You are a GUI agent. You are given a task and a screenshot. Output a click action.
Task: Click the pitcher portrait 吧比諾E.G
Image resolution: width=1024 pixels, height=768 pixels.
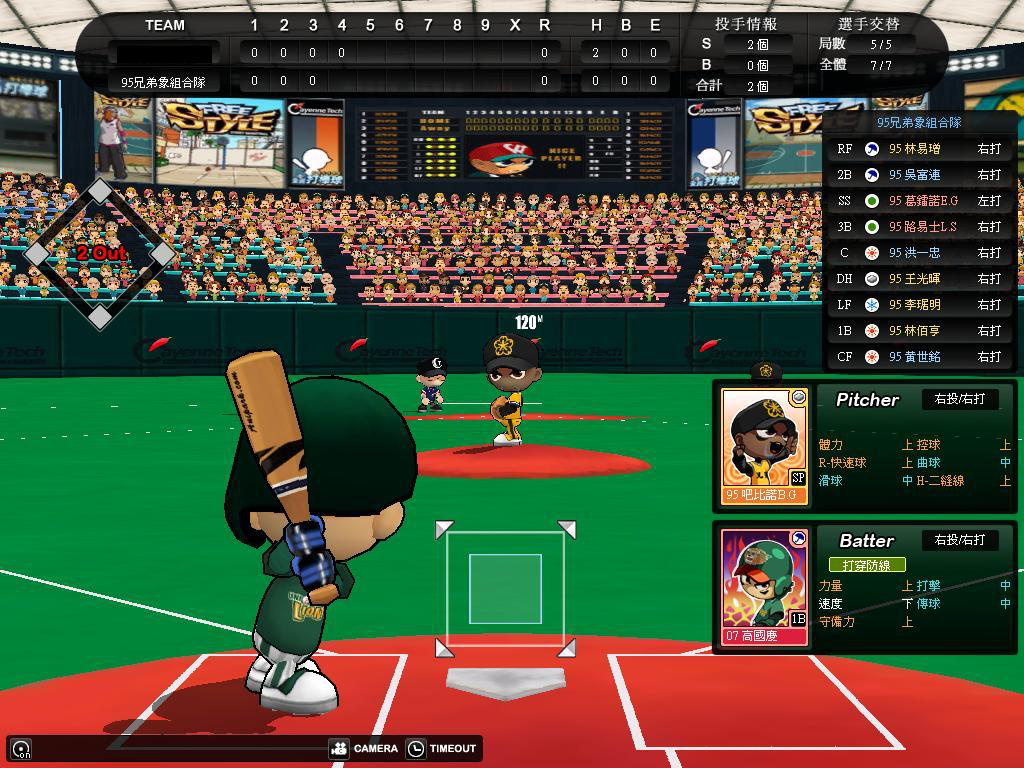765,445
